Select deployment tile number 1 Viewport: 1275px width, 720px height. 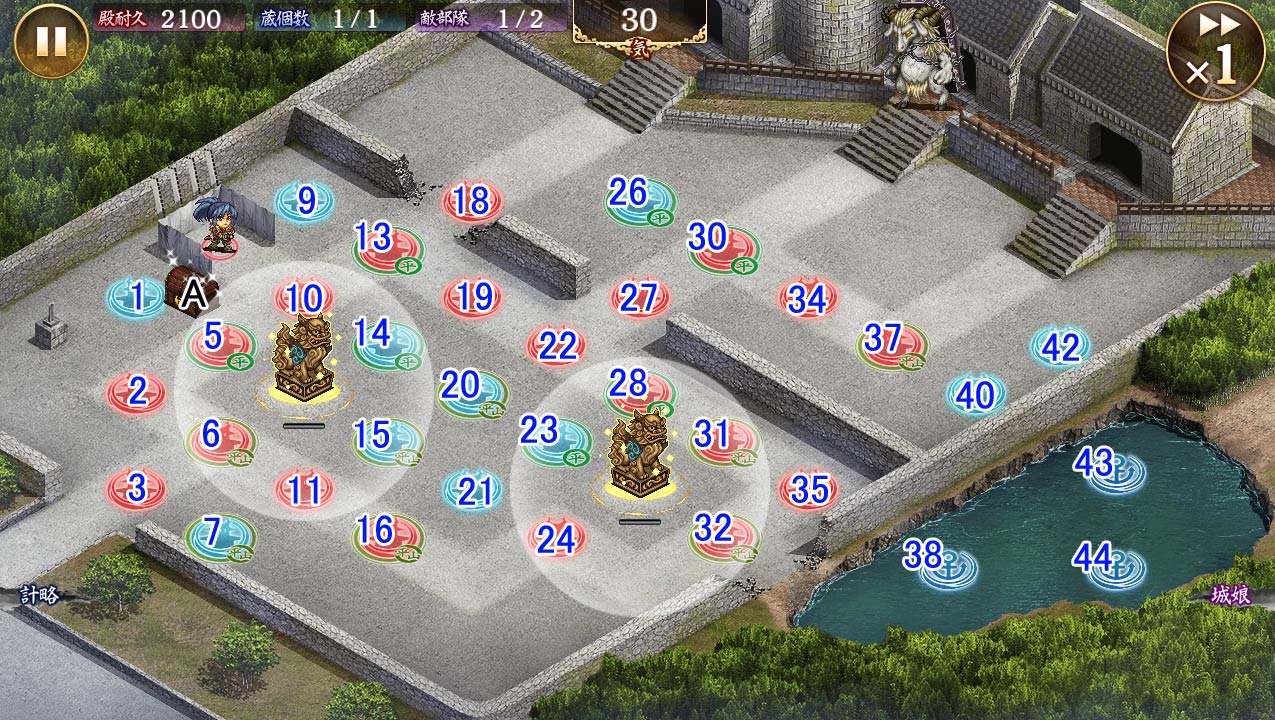[x=137, y=297]
